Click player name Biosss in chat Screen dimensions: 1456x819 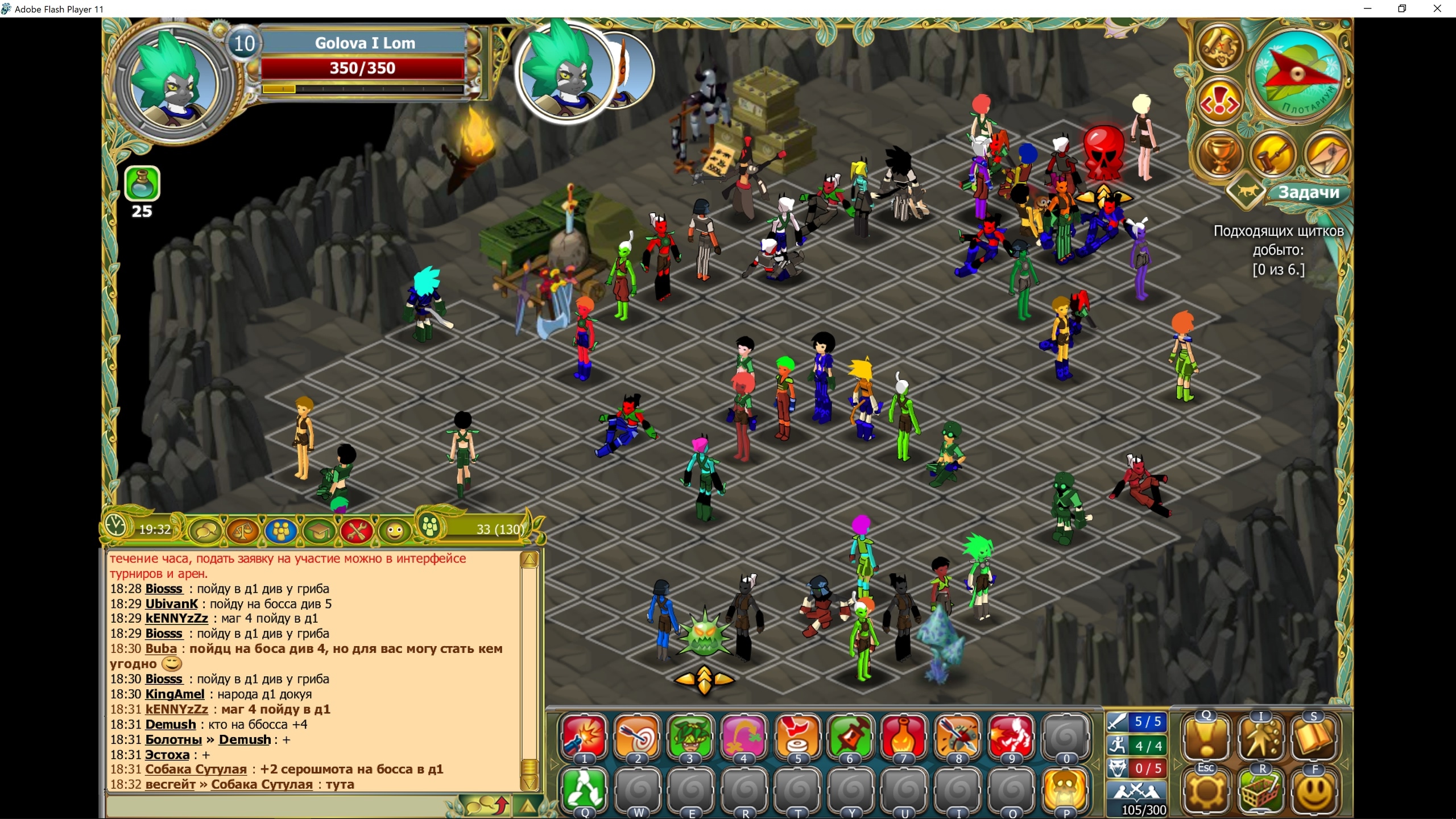(164, 589)
